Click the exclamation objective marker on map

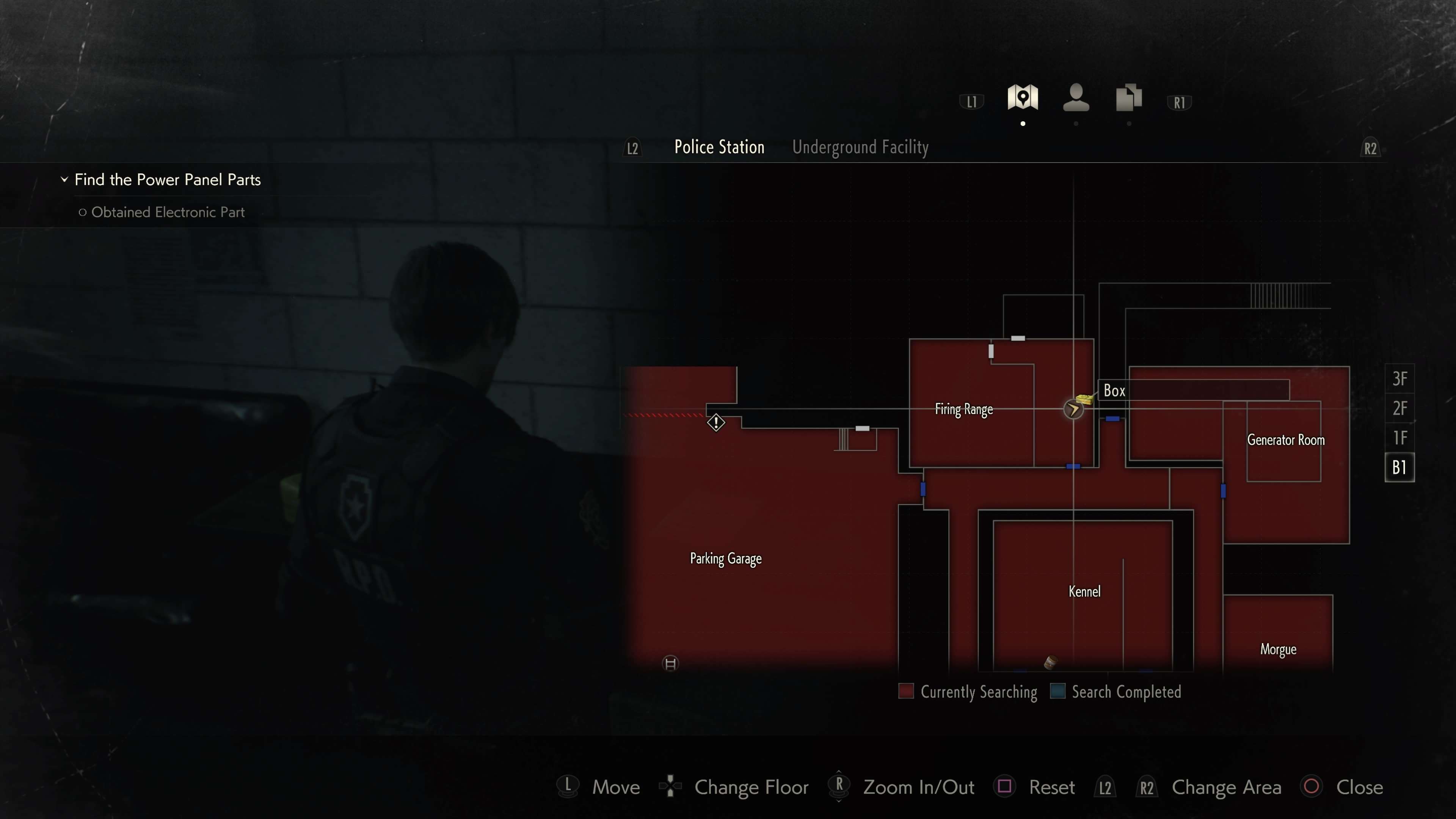pos(715,422)
